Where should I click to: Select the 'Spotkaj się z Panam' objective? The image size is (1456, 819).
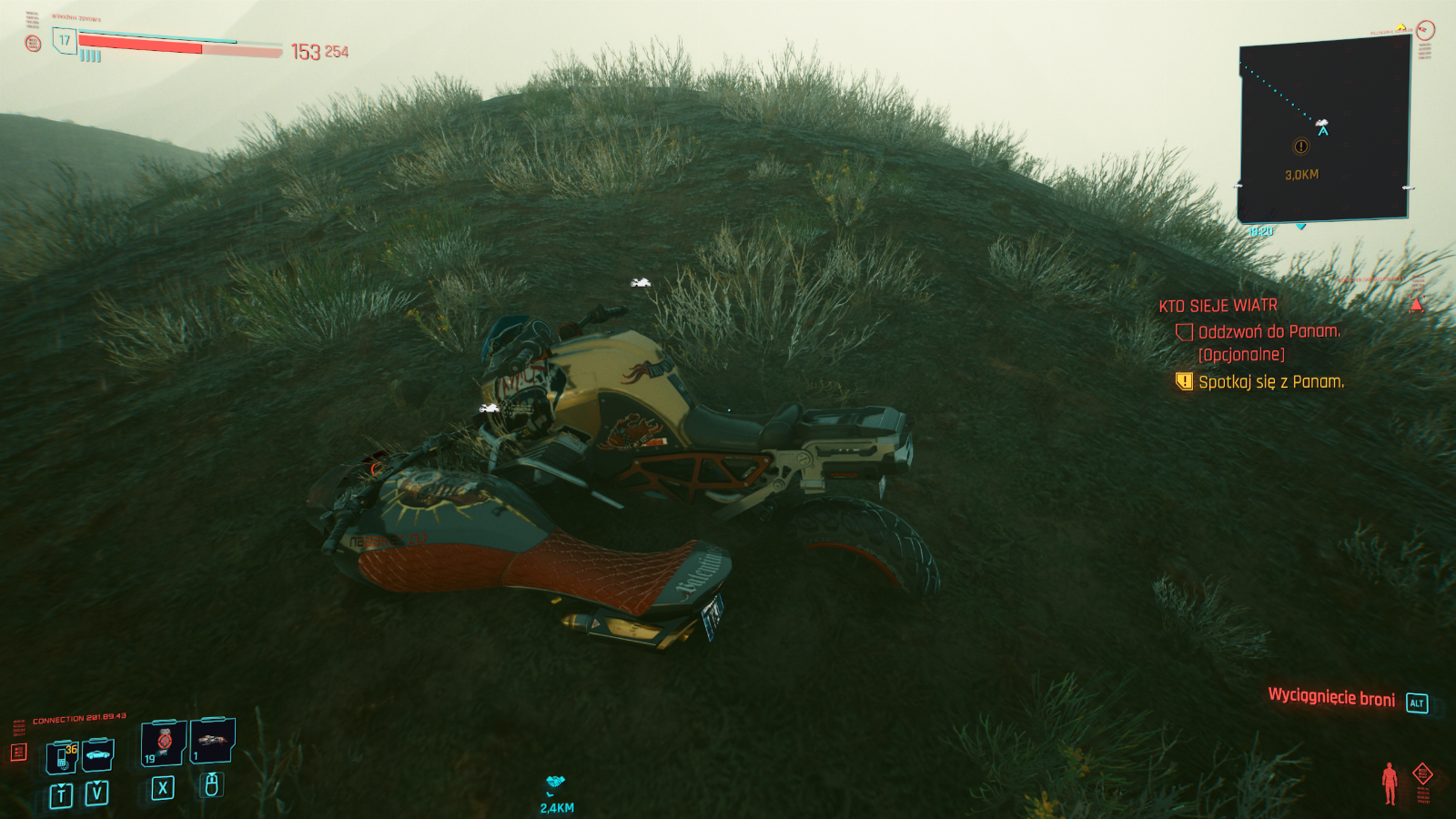pyautogui.click(x=1270, y=382)
